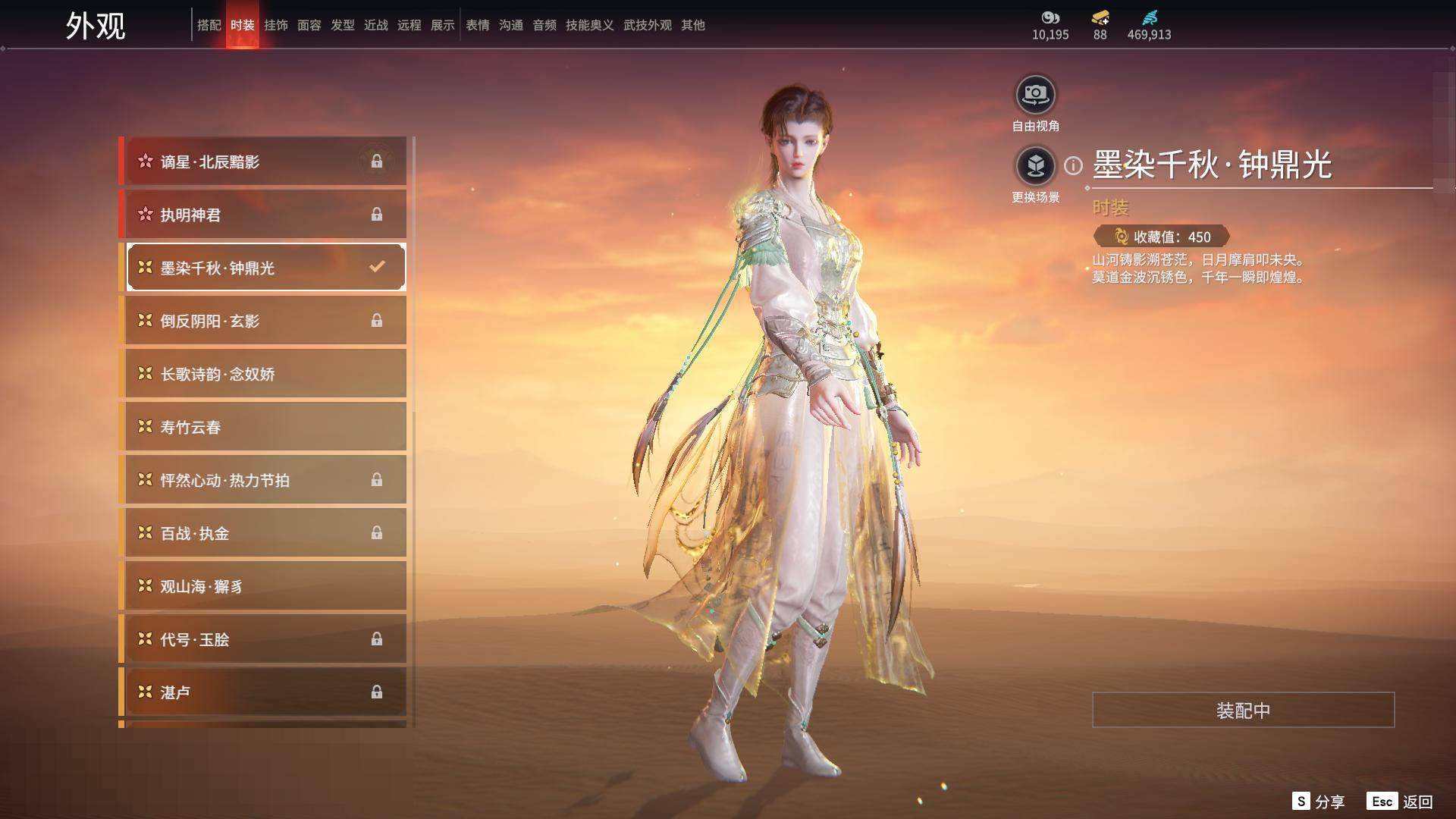The image size is (1456, 819).
Task: Choose the 执明神君 outfit row
Action: click(x=265, y=215)
